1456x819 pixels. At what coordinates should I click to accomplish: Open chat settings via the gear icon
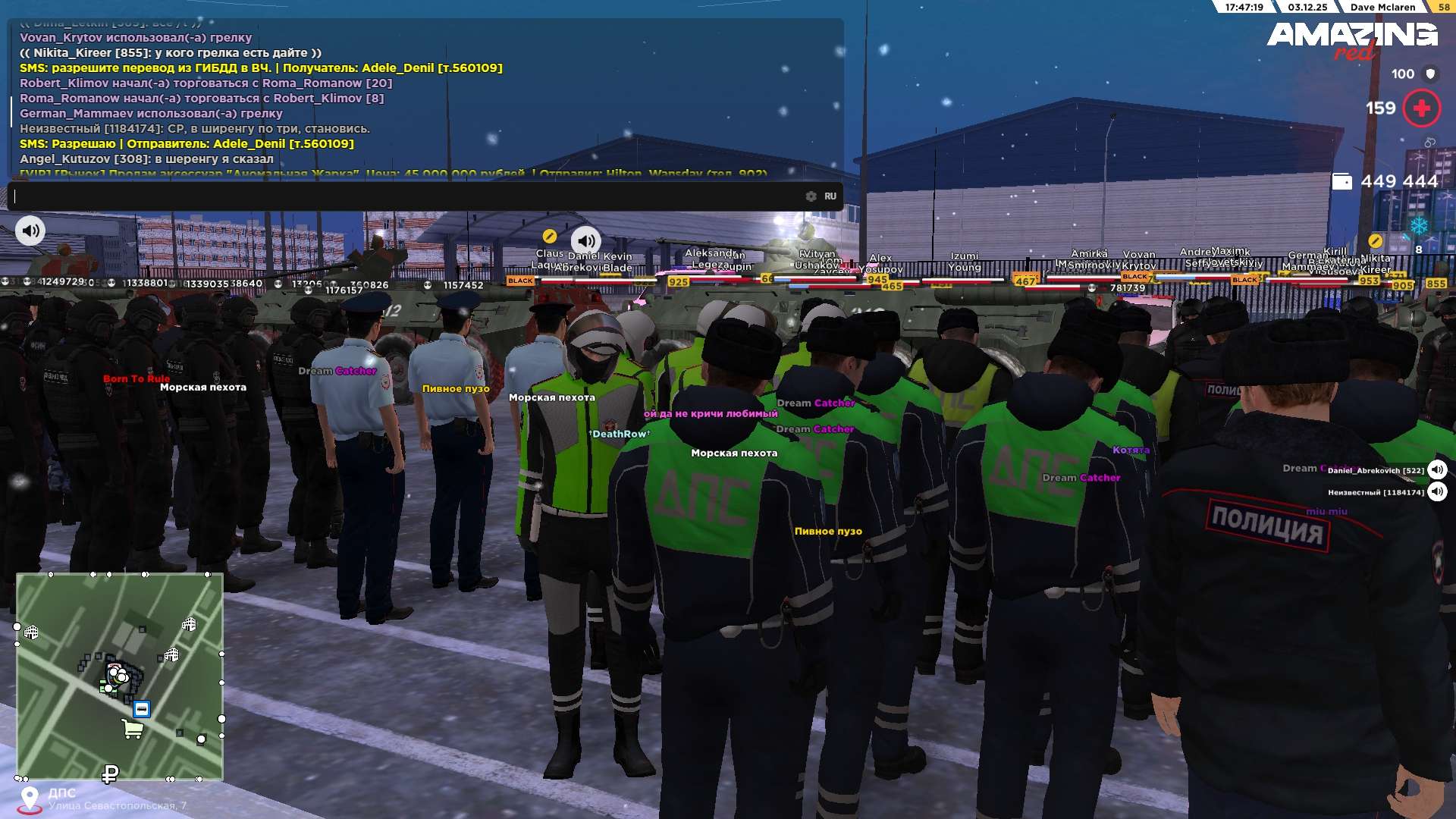pyautogui.click(x=811, y=196)
